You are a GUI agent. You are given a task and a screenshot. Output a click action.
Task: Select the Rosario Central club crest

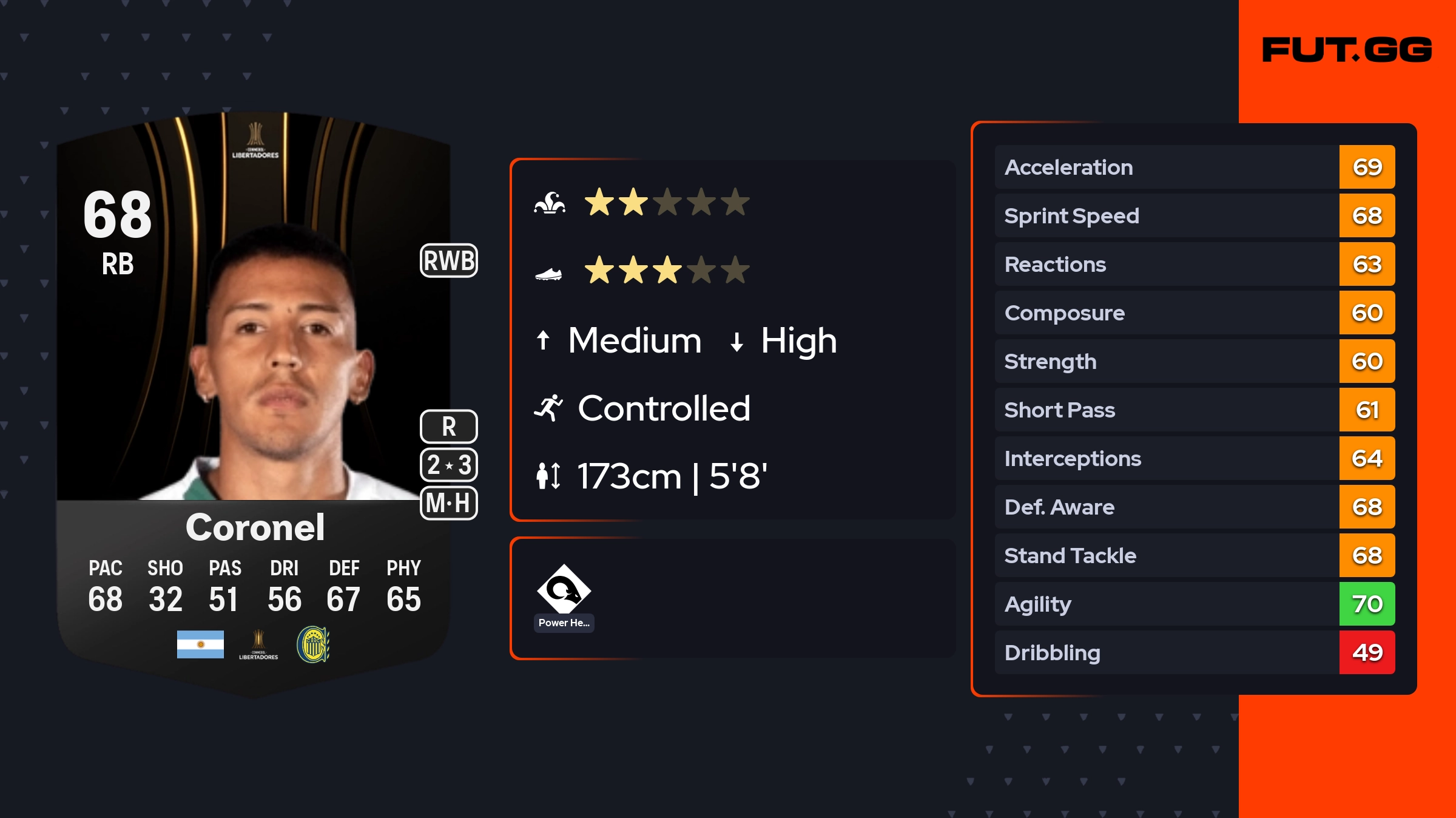point(313,644)
